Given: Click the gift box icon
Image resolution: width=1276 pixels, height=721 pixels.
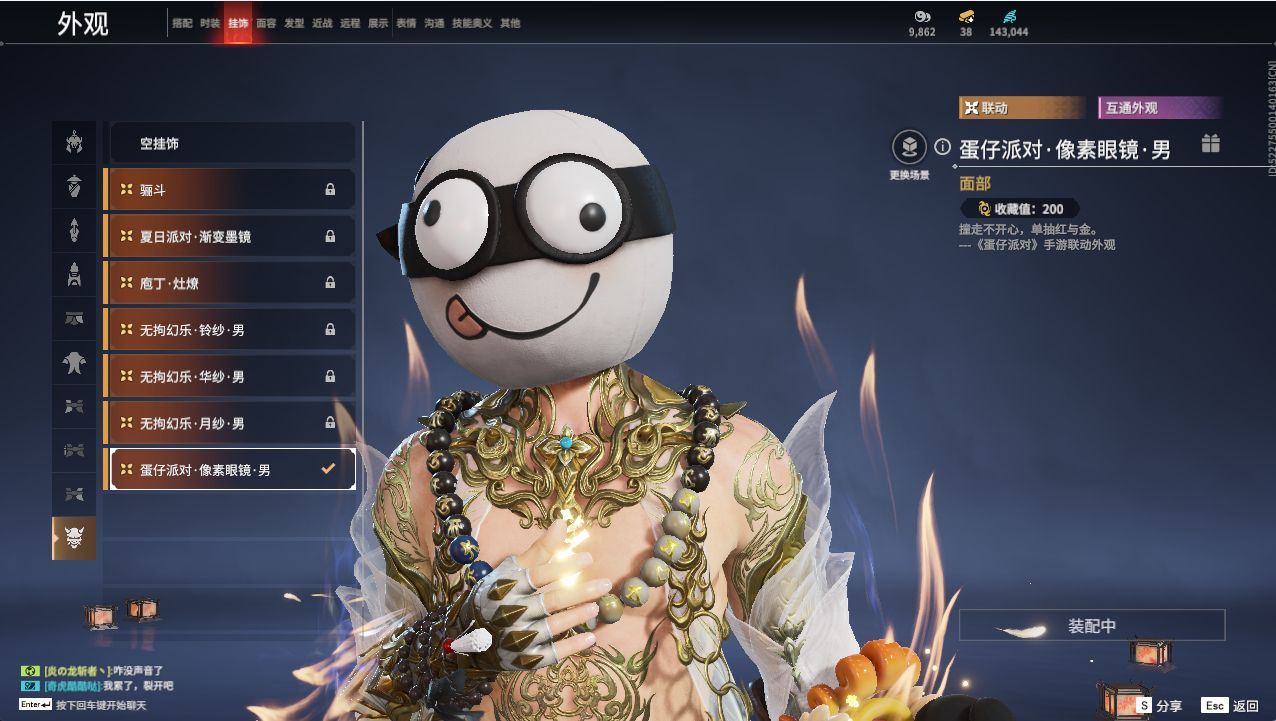Looking at the screenshot, I should click(1210, 143).
